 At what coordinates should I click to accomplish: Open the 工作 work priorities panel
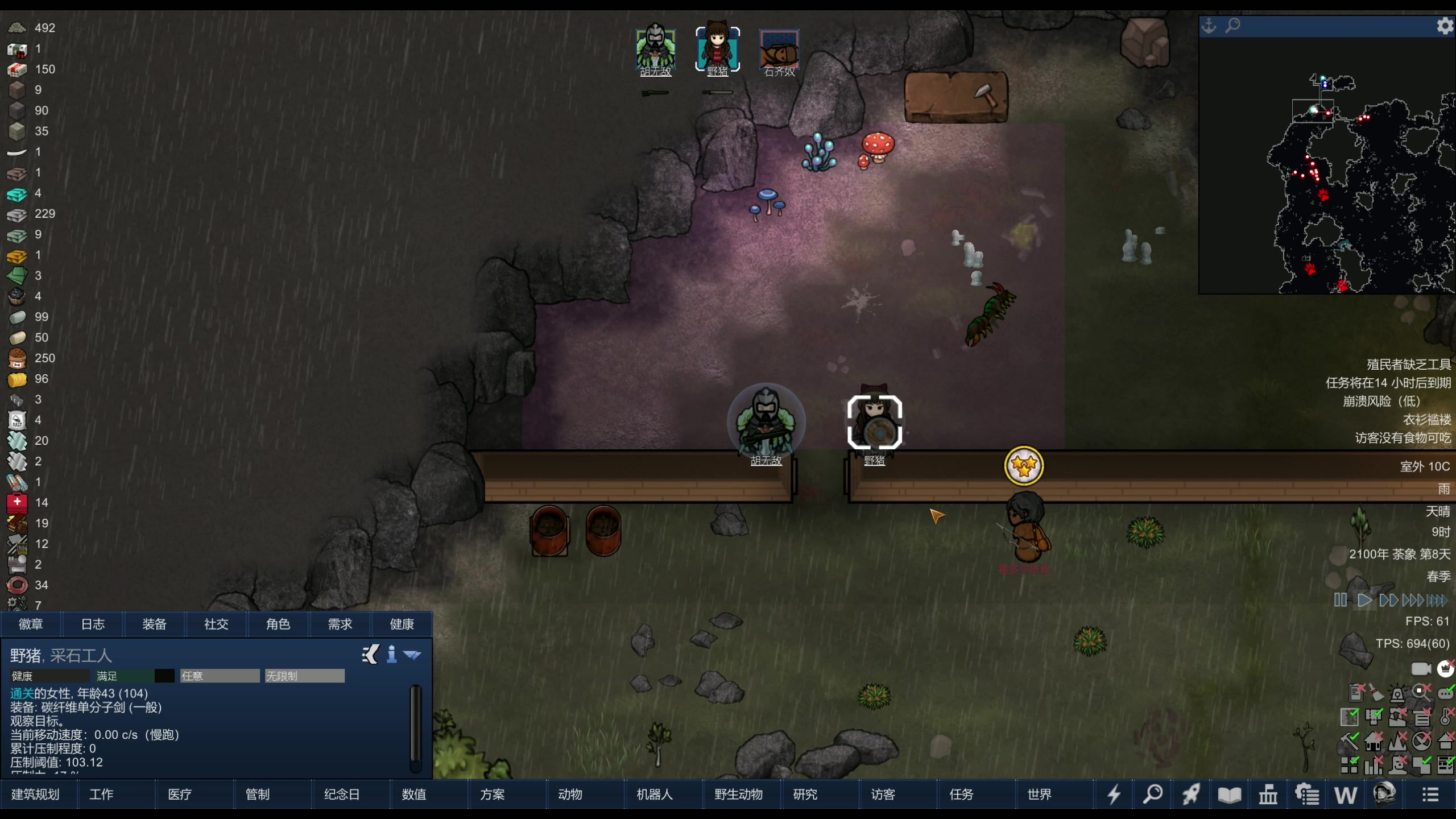(x=101, y=794)
